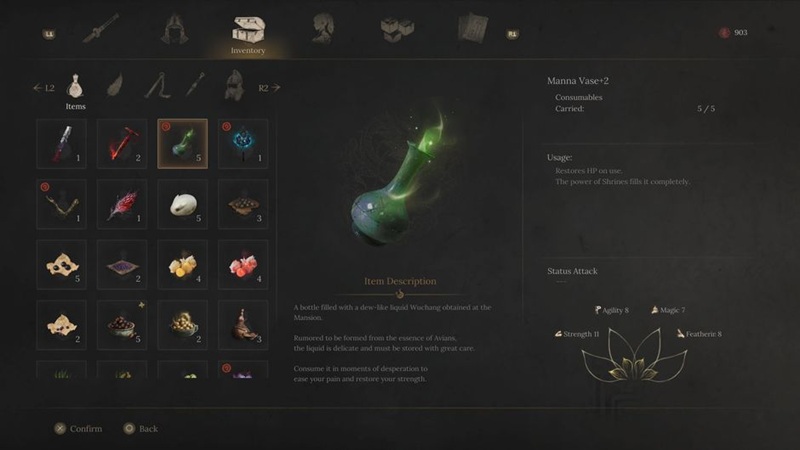Viewport: 800px width, 450px height.
Task: Pick the forked branch item slot
Action: click(x=62, y=204)
